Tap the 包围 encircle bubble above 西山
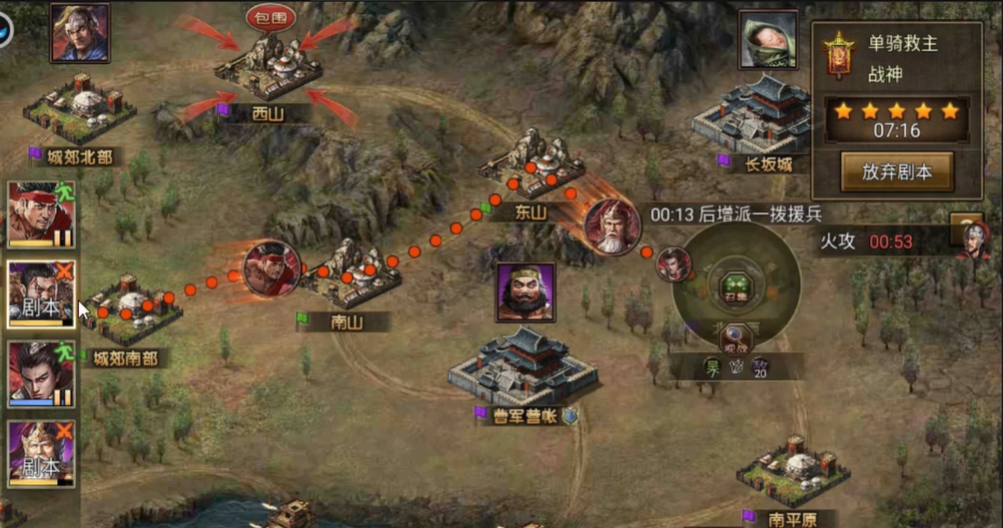Image resolution: width=1003 pixels, height=528 pixels. [270, 17]
